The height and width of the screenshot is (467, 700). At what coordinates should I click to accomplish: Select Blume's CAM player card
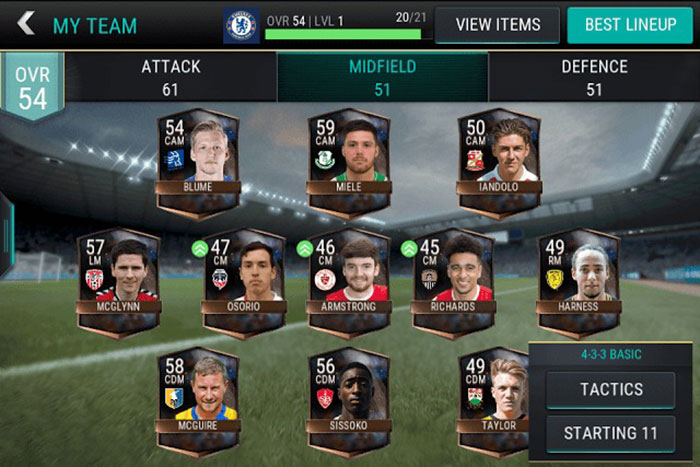198,160
